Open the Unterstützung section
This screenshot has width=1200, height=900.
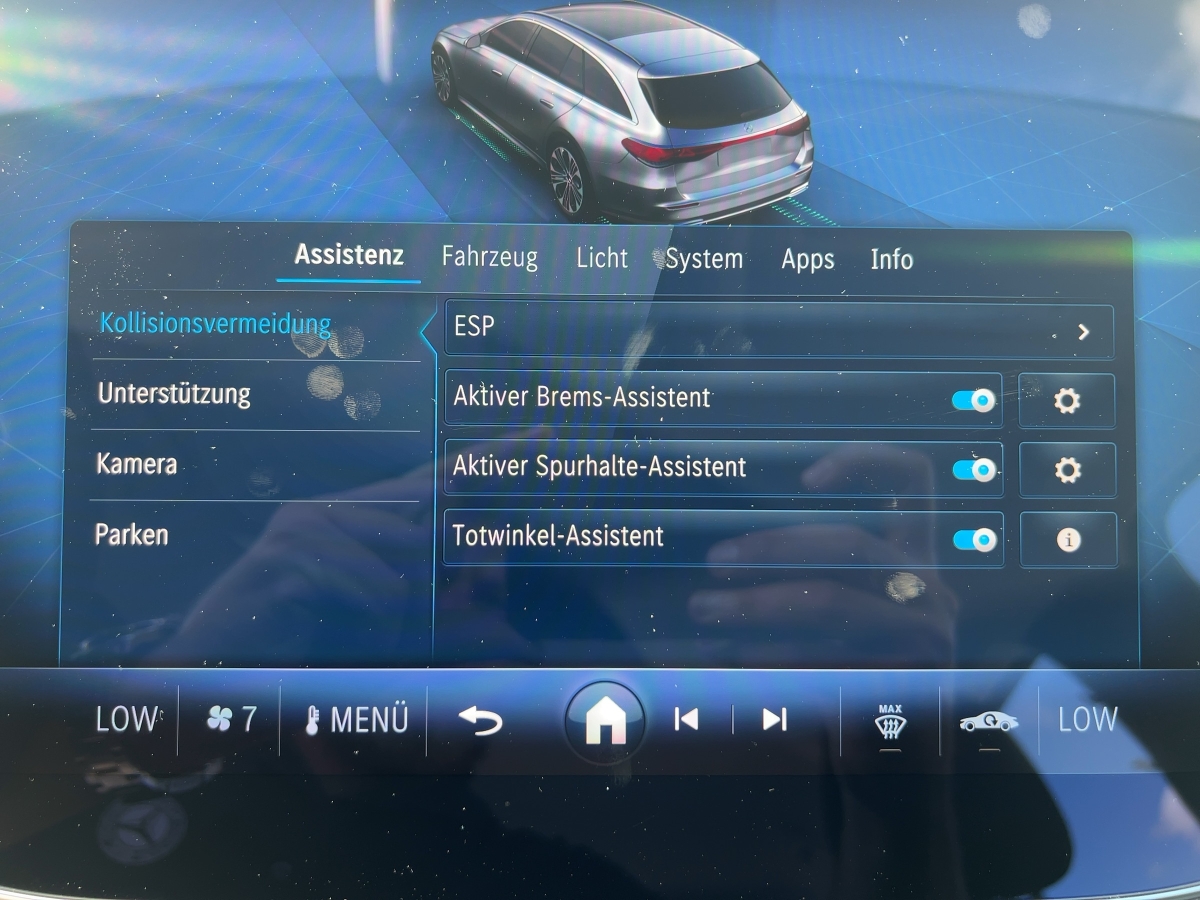(174, 394)
